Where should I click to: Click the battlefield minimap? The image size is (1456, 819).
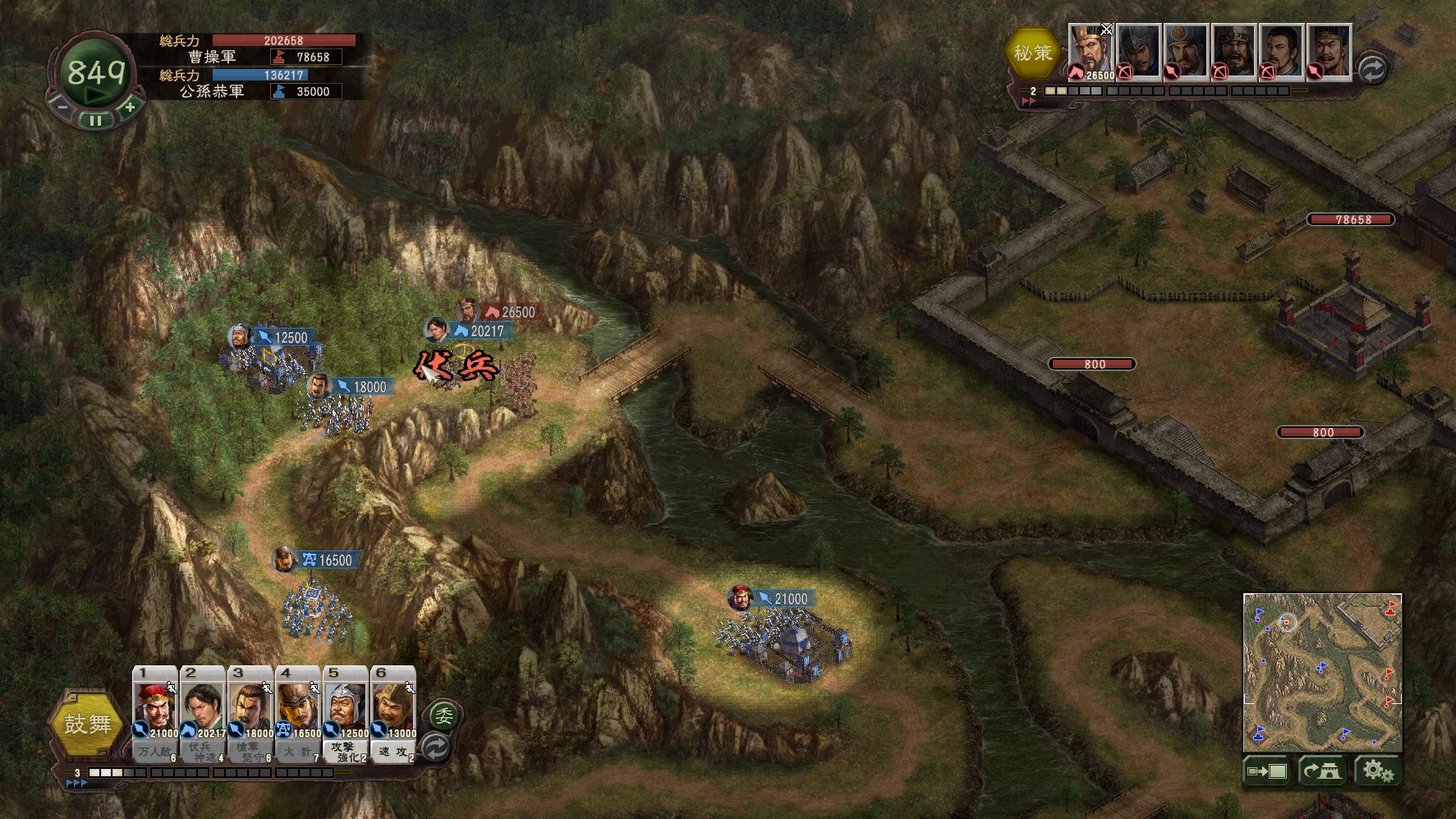[x=1322, y=671]
